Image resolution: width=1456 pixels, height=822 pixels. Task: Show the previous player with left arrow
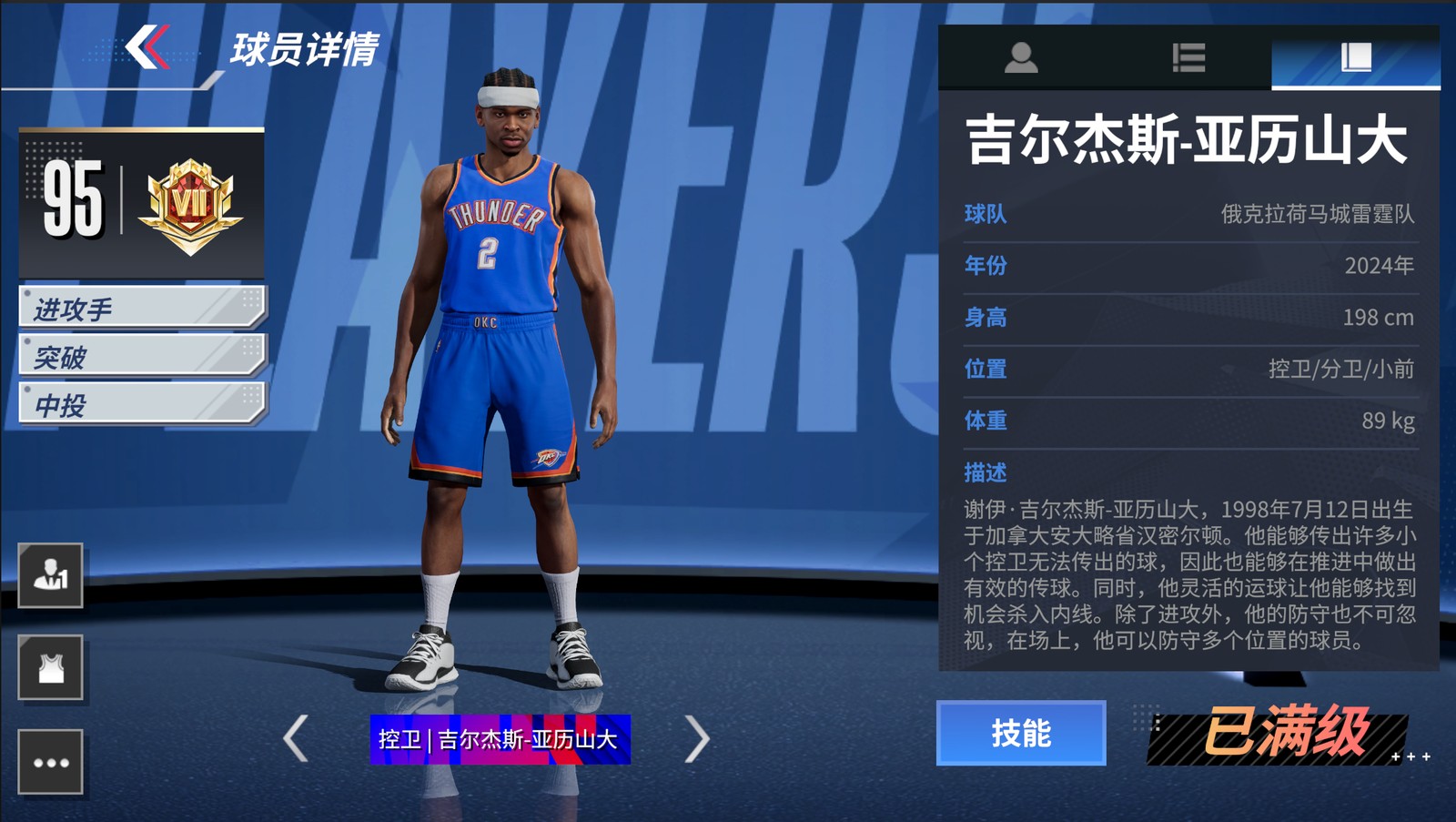coord(296,737)
